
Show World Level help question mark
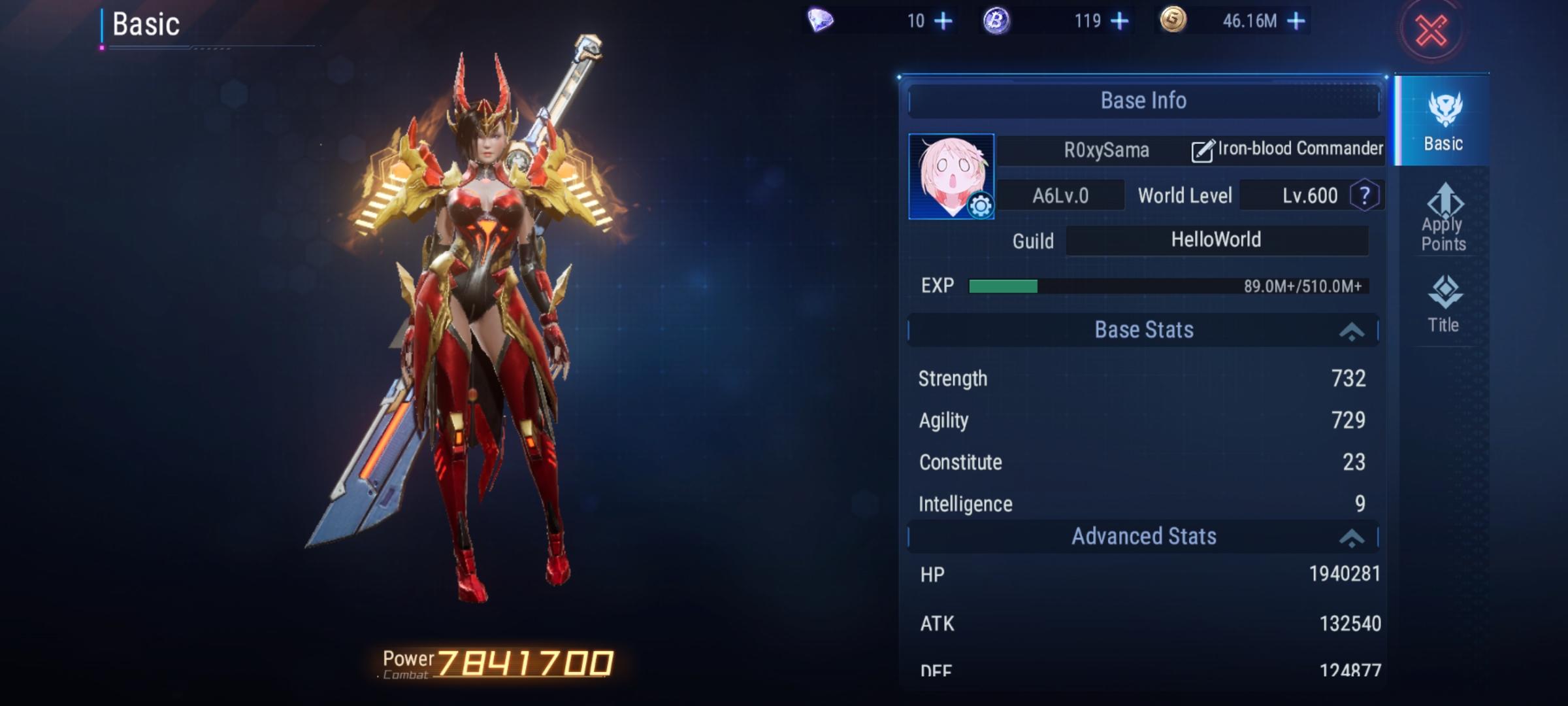coord(1364,195)
